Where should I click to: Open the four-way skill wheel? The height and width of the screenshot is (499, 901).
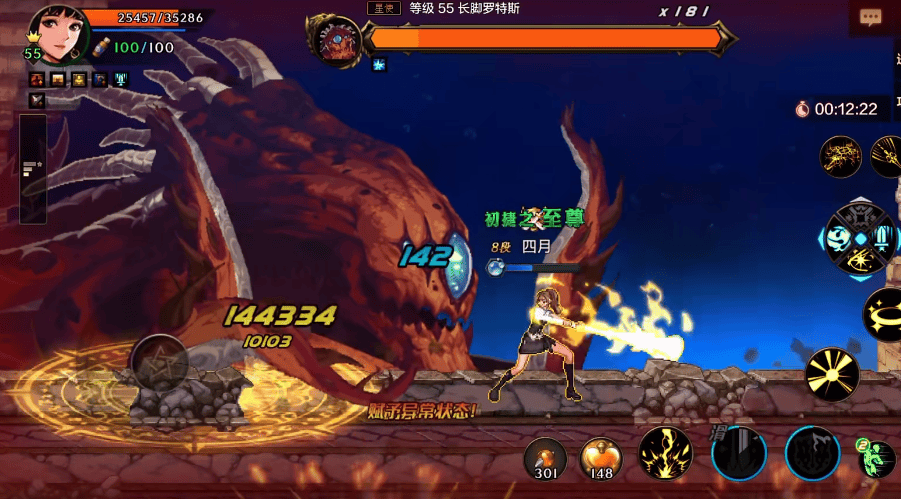point(857,238)
